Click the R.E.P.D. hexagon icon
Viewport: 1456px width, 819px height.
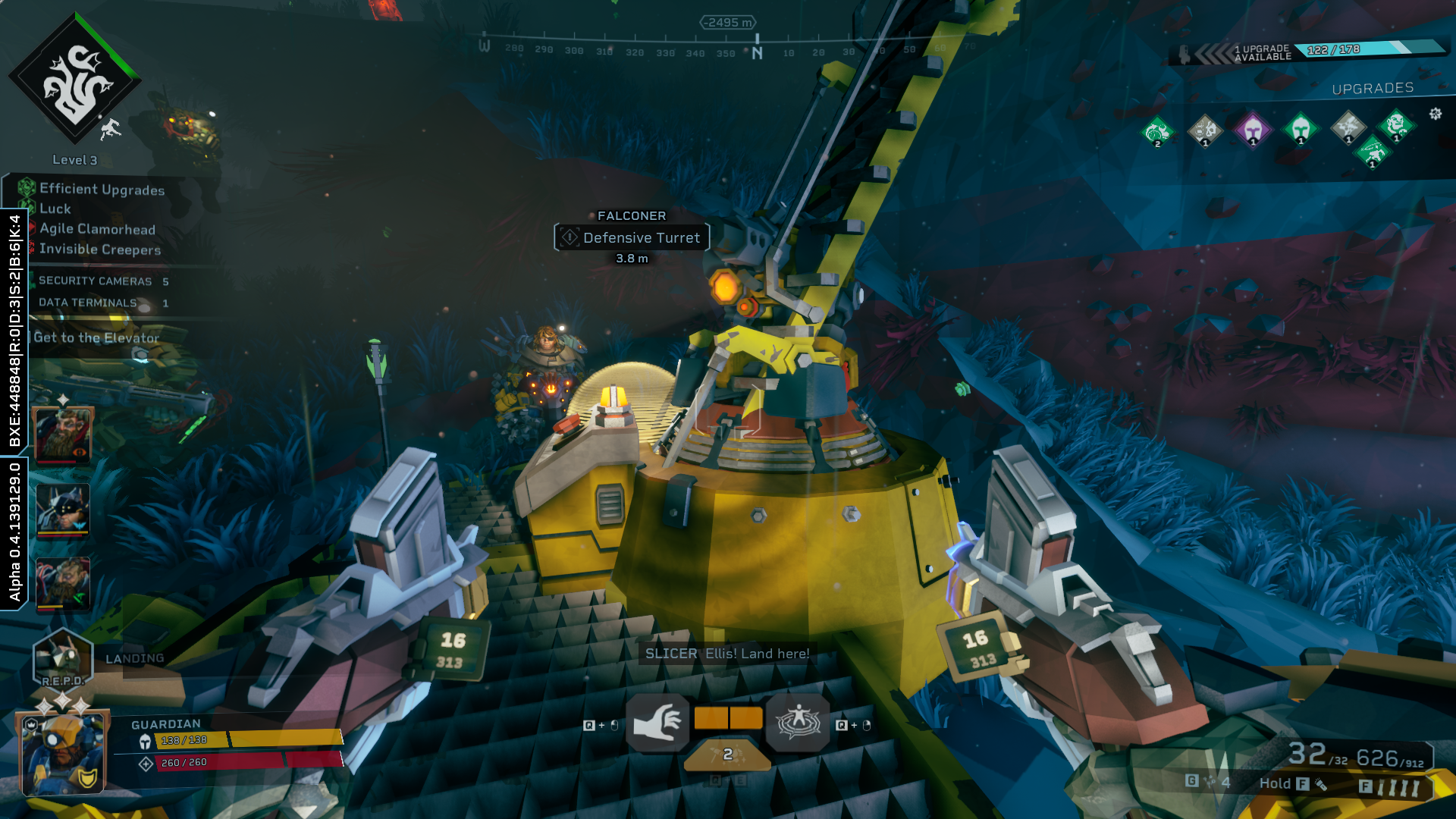63,658
